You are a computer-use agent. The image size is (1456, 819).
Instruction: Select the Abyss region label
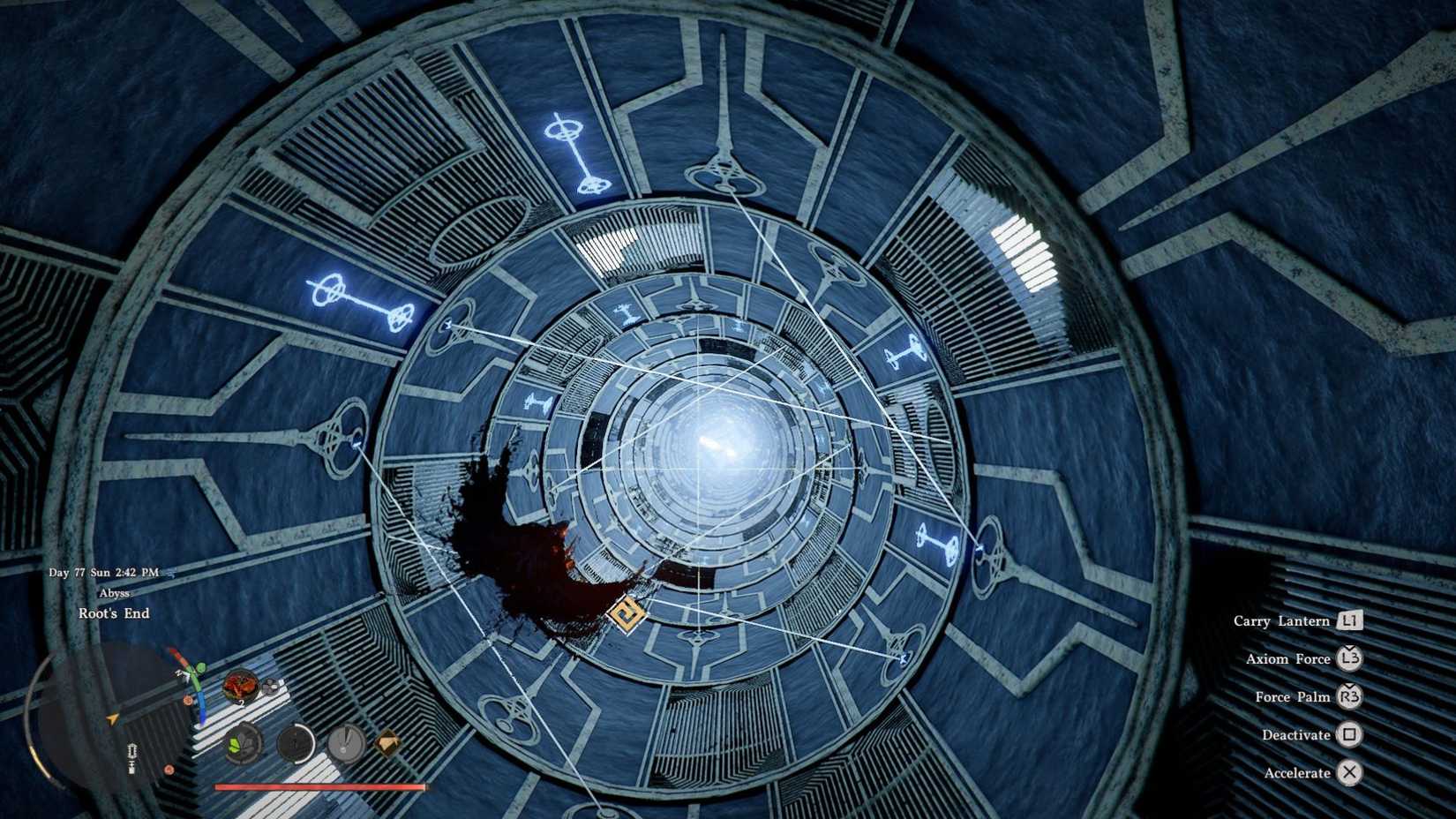coord(113,594)
